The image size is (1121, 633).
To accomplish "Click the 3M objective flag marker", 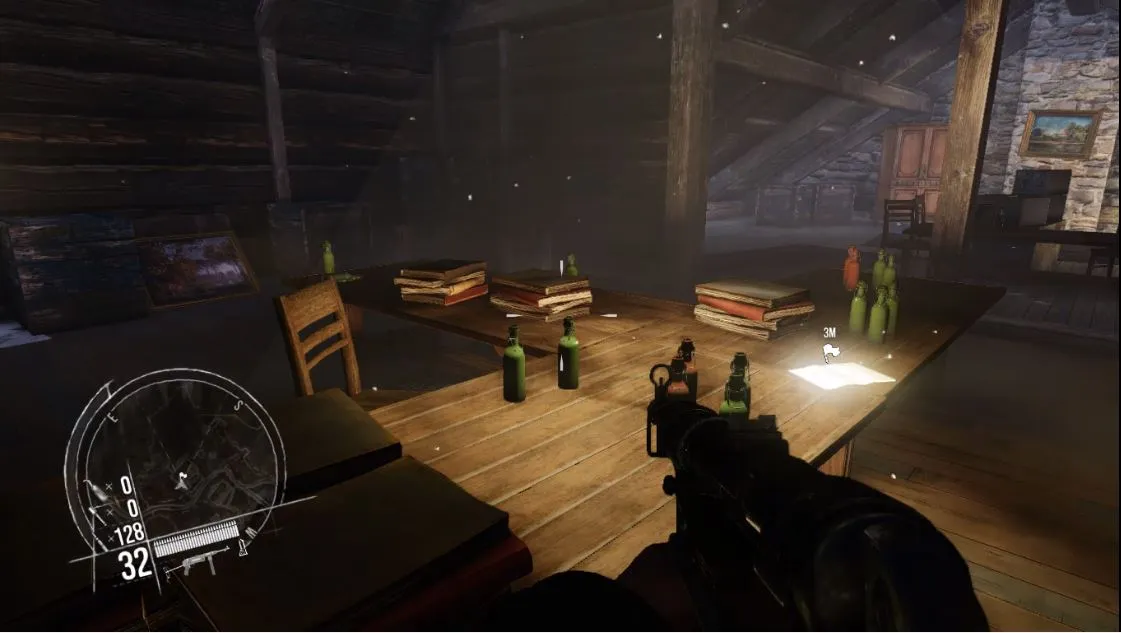I will pyautogui.click(x=829, y=351).
